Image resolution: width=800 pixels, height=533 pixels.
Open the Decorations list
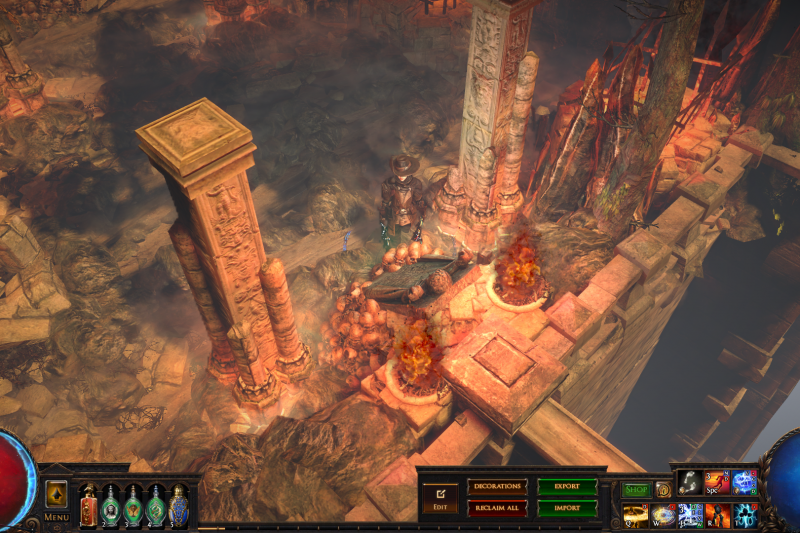click(496, 487)
